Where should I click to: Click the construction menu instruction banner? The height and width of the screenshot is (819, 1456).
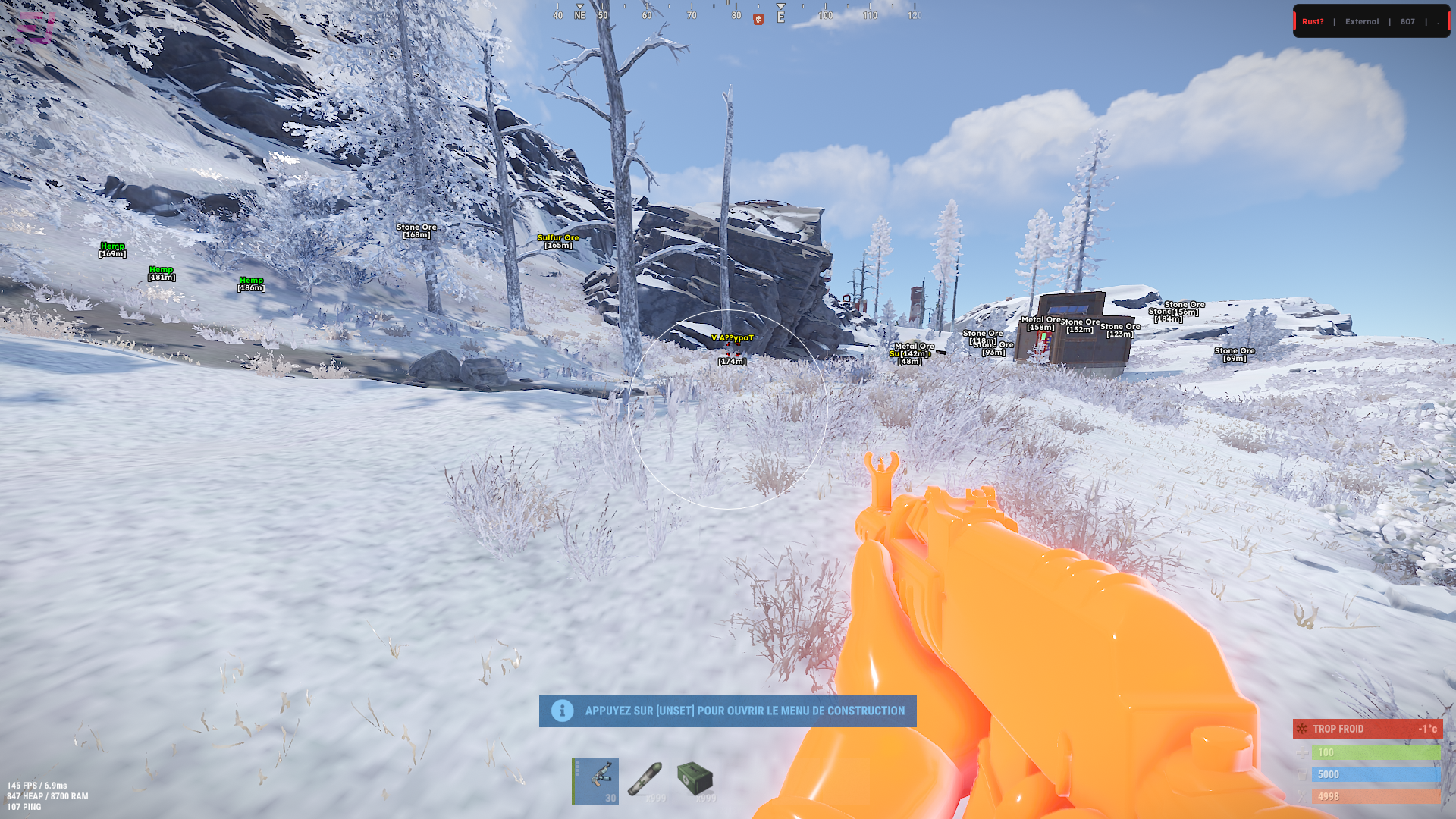[x=728, y=711]
